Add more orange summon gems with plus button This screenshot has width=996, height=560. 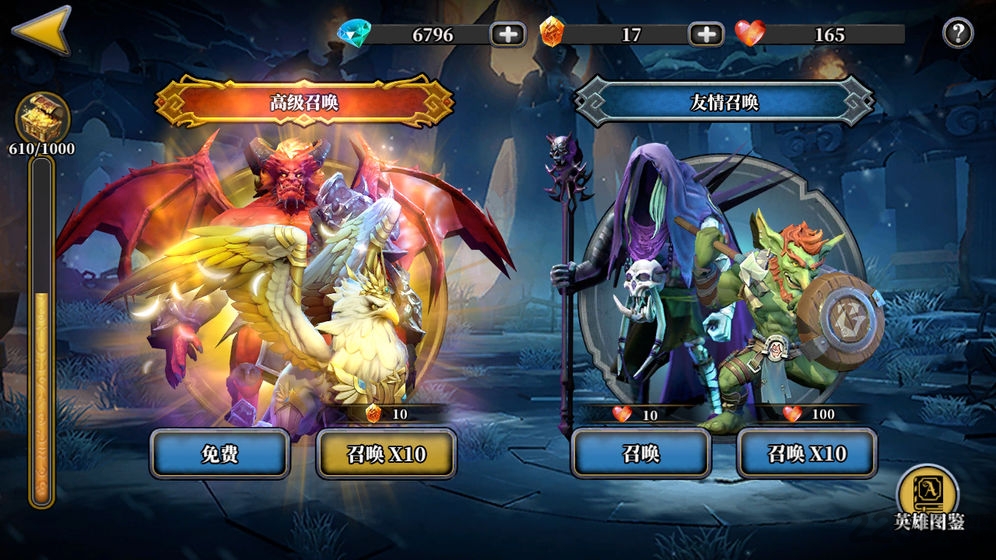click(x=706, y=34)
